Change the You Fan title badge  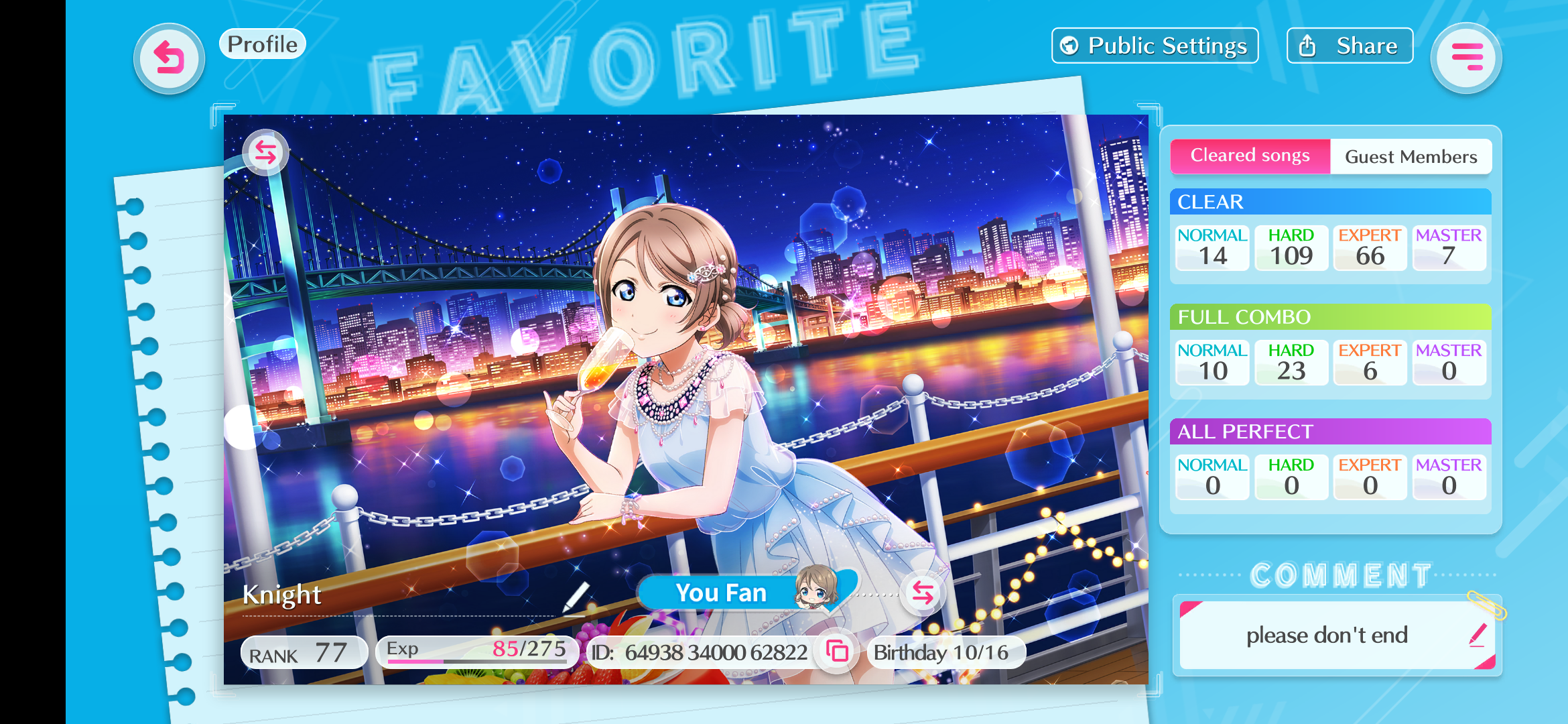coord(923,593)
